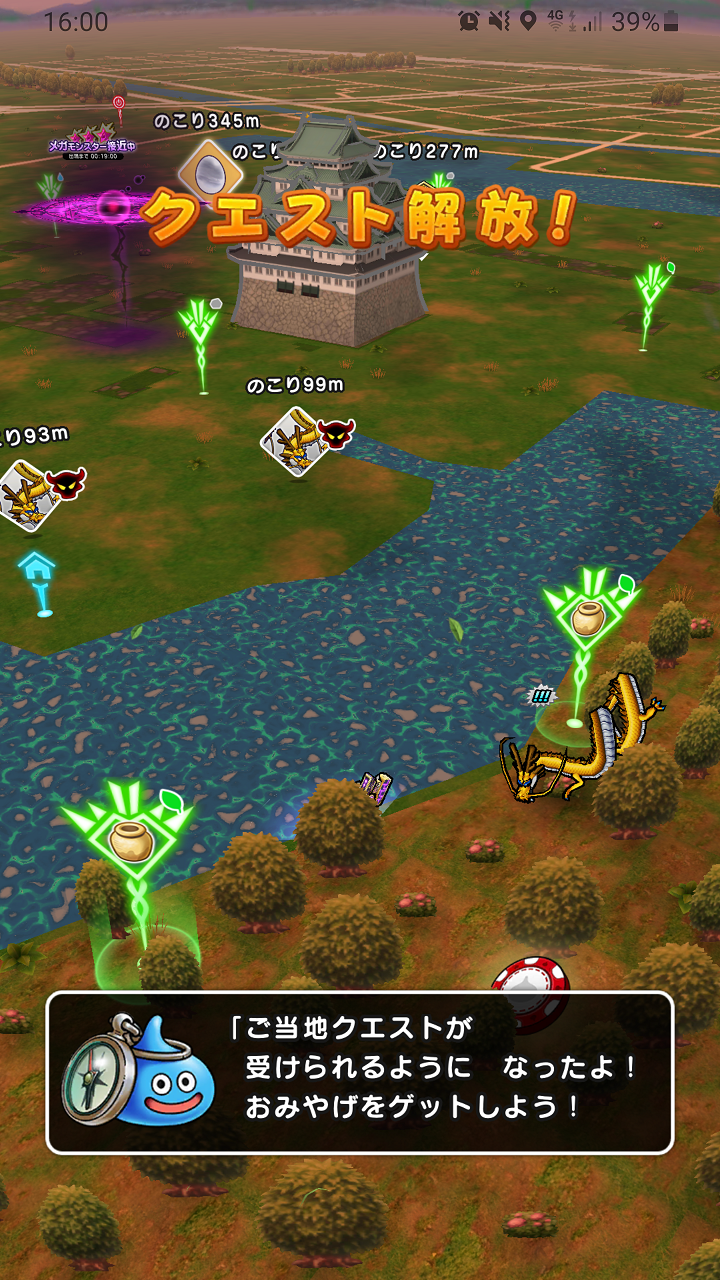
Task: Select the monster marker labeled のこり93m
Action: pos(28,492)
